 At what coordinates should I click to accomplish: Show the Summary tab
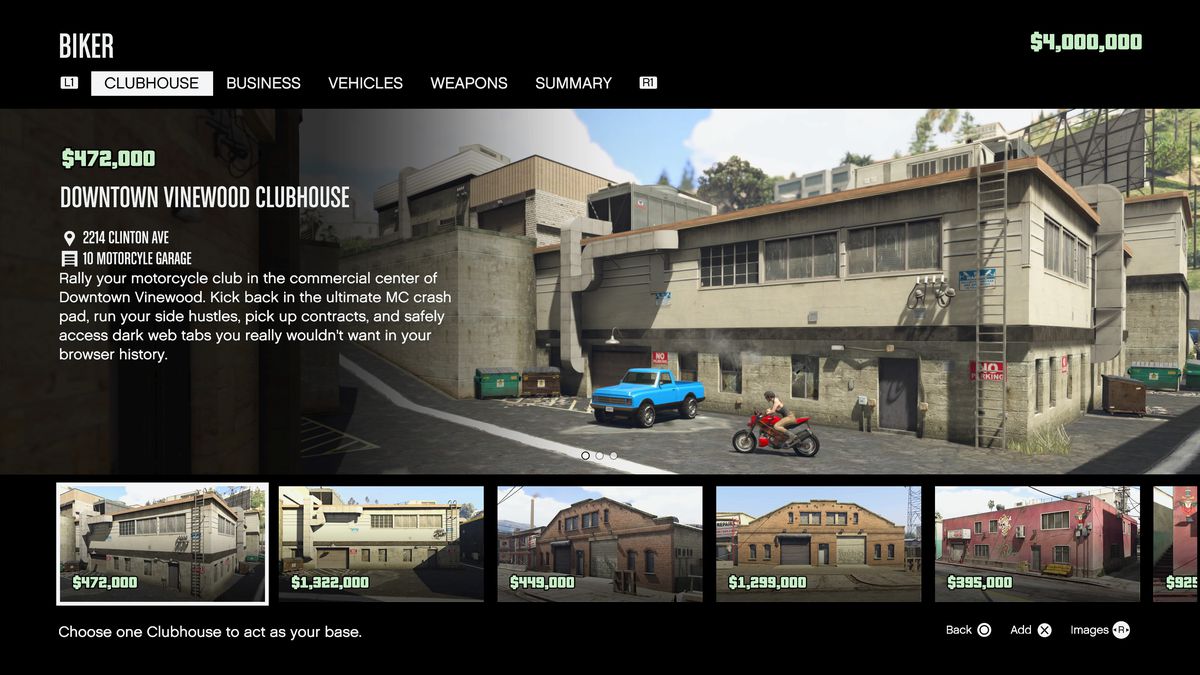(x=573, y=84)
